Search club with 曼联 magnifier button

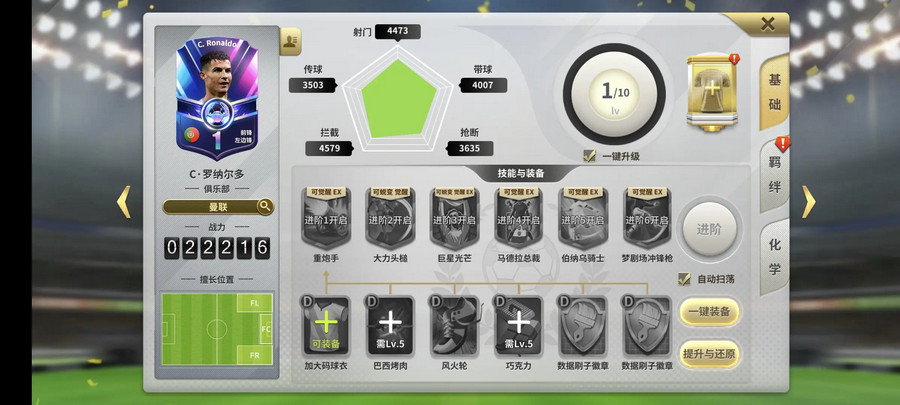pos(265,207)
